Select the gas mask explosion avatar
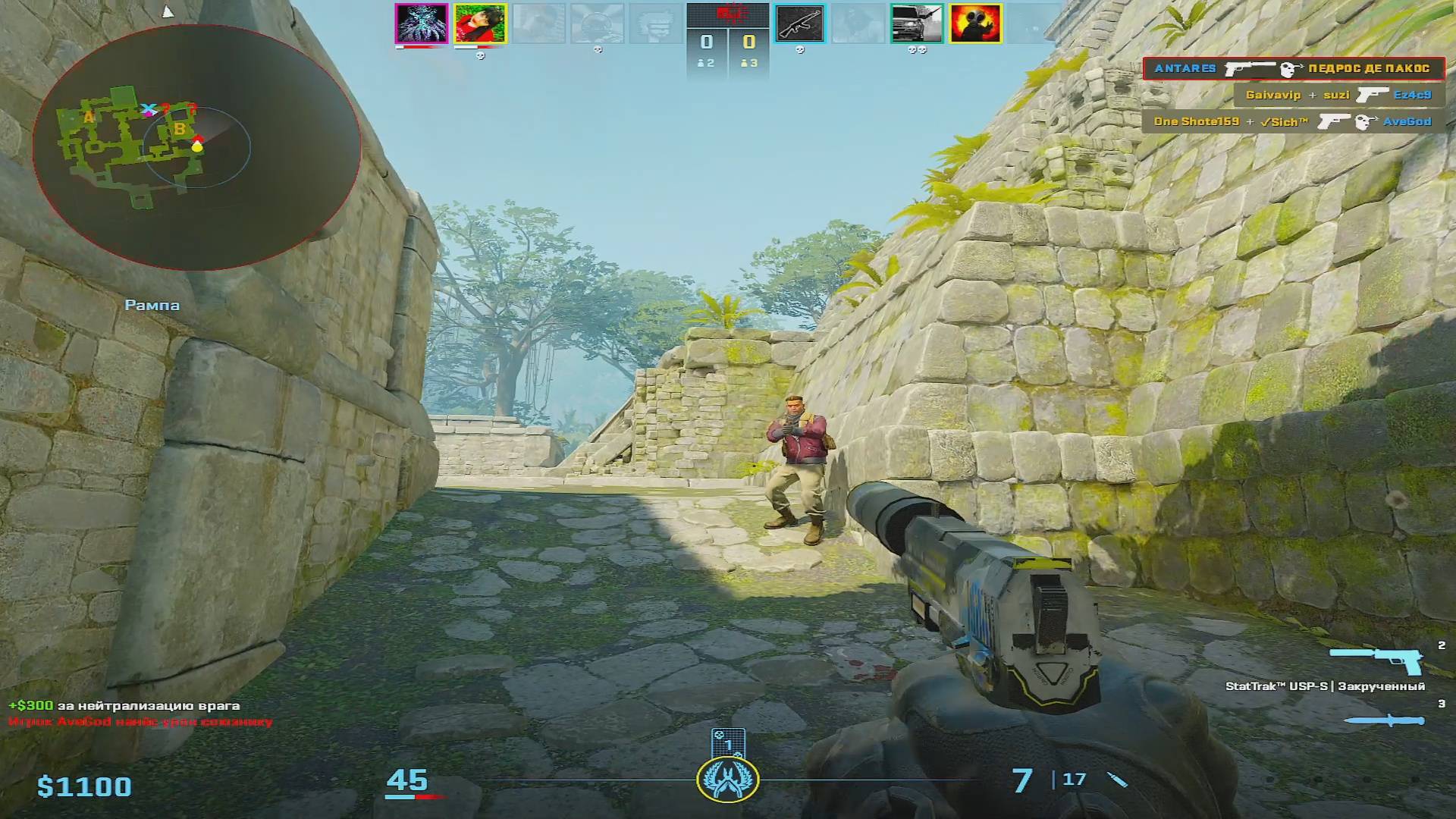 975,24
